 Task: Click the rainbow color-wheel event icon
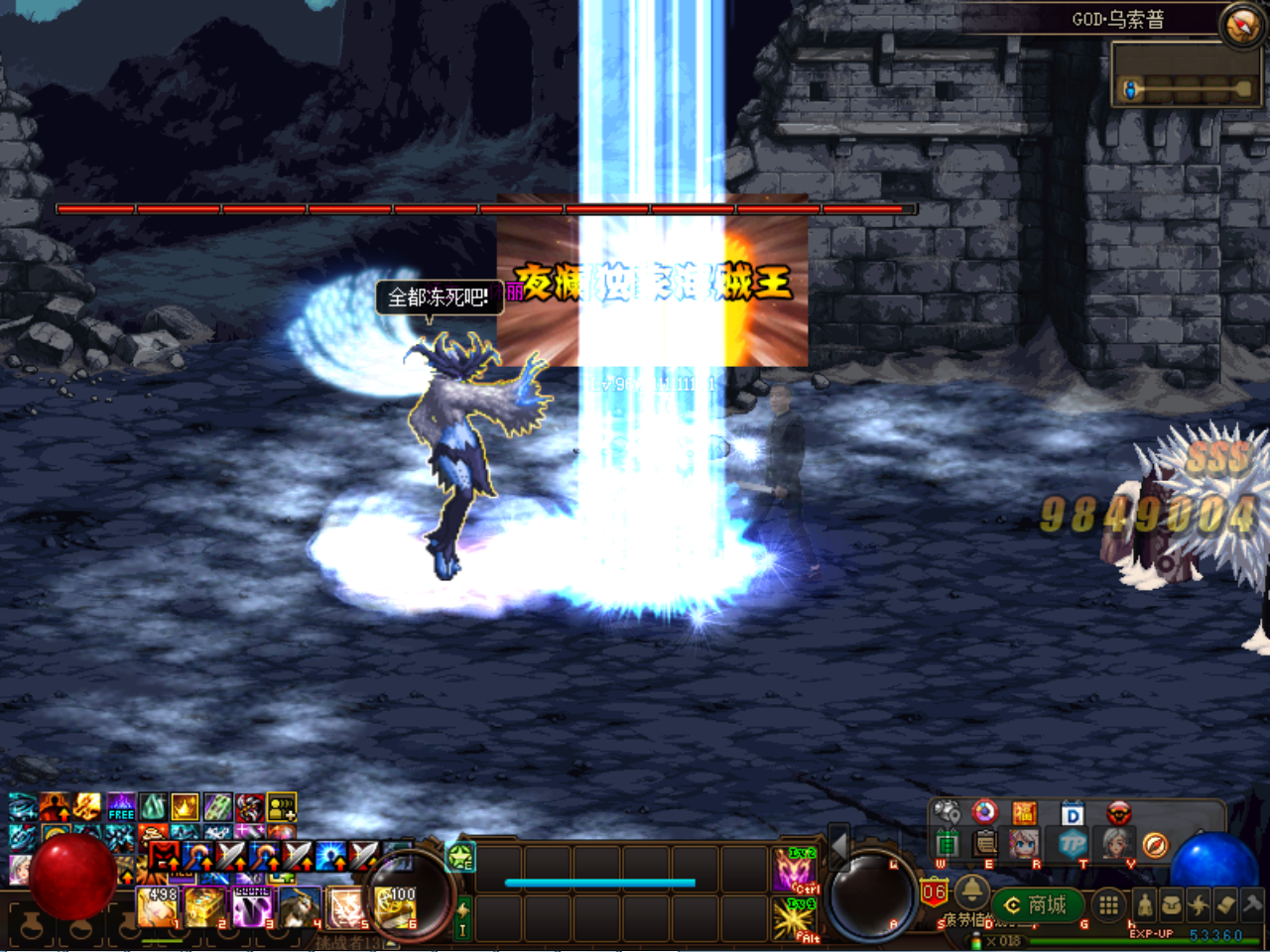(984, 812)
